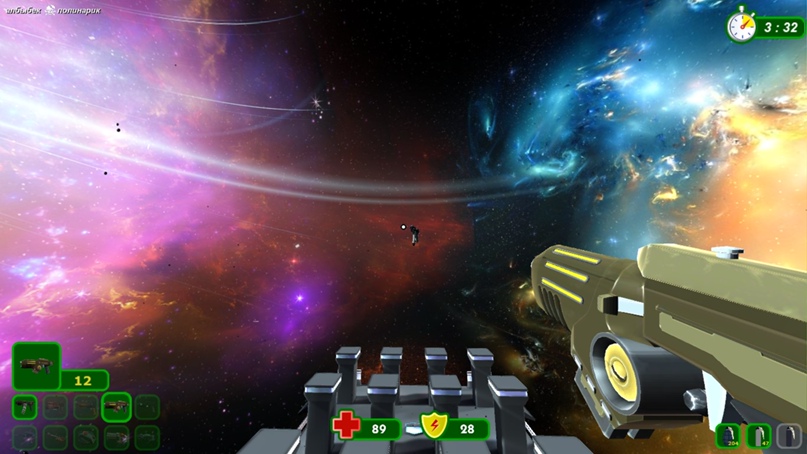Click the large equipped weapon icon
This screenshot has height=454, width=807.
tap(36, 366)
